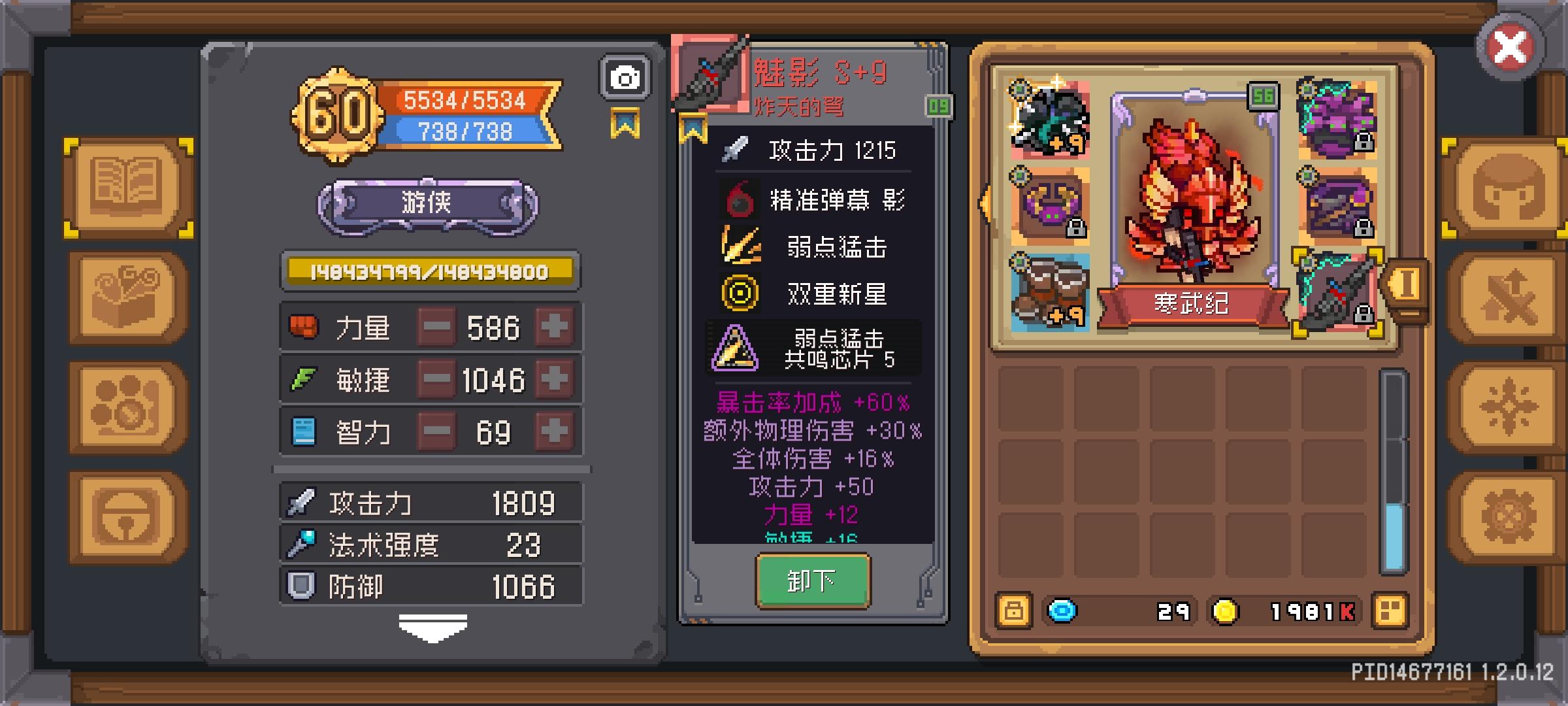
Task: Tap 卸下 to unequip the 魅影 crossbow
Action: (x=812, y=580)
